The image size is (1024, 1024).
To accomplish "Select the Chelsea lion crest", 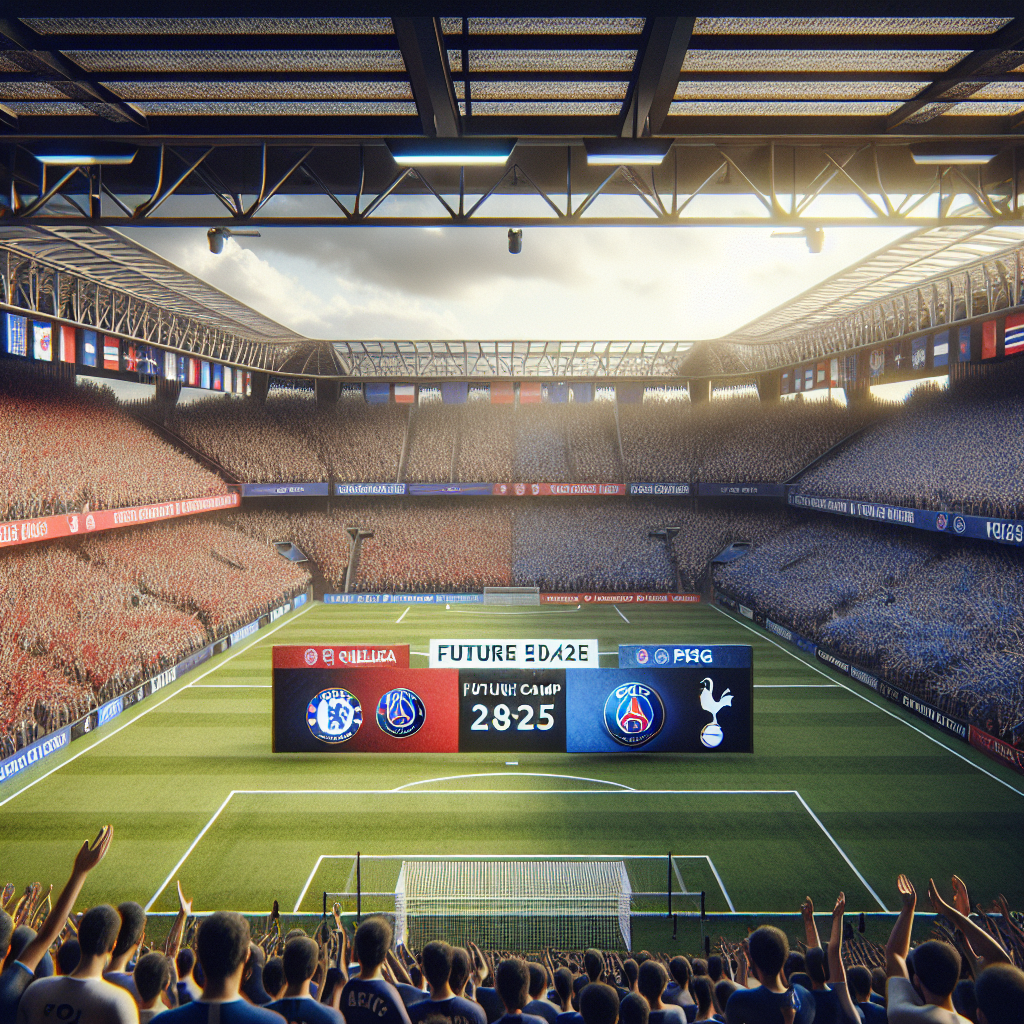I will pos(334,714).
